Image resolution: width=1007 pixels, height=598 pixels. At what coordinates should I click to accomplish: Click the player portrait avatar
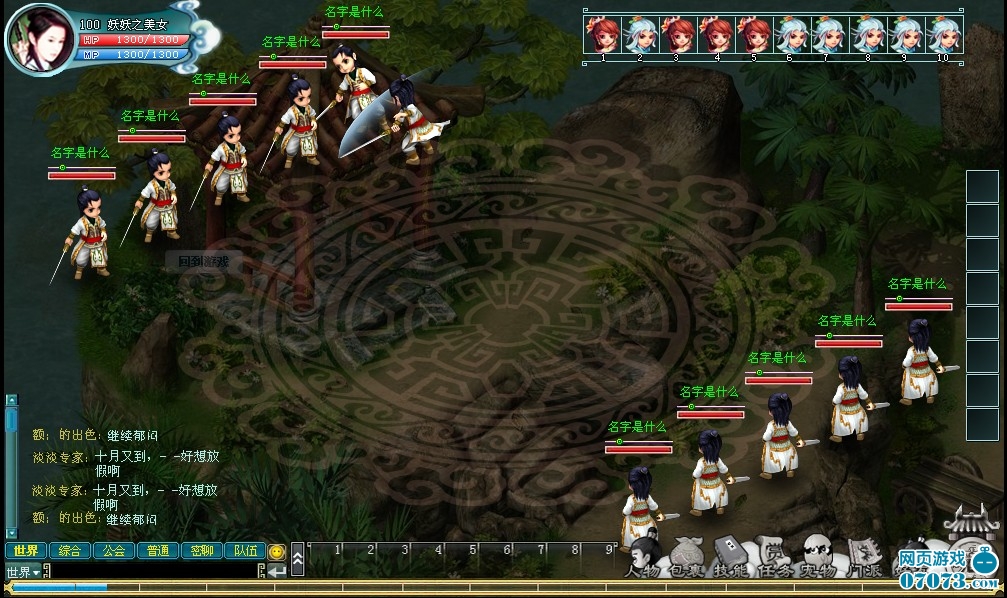[39, 37]
